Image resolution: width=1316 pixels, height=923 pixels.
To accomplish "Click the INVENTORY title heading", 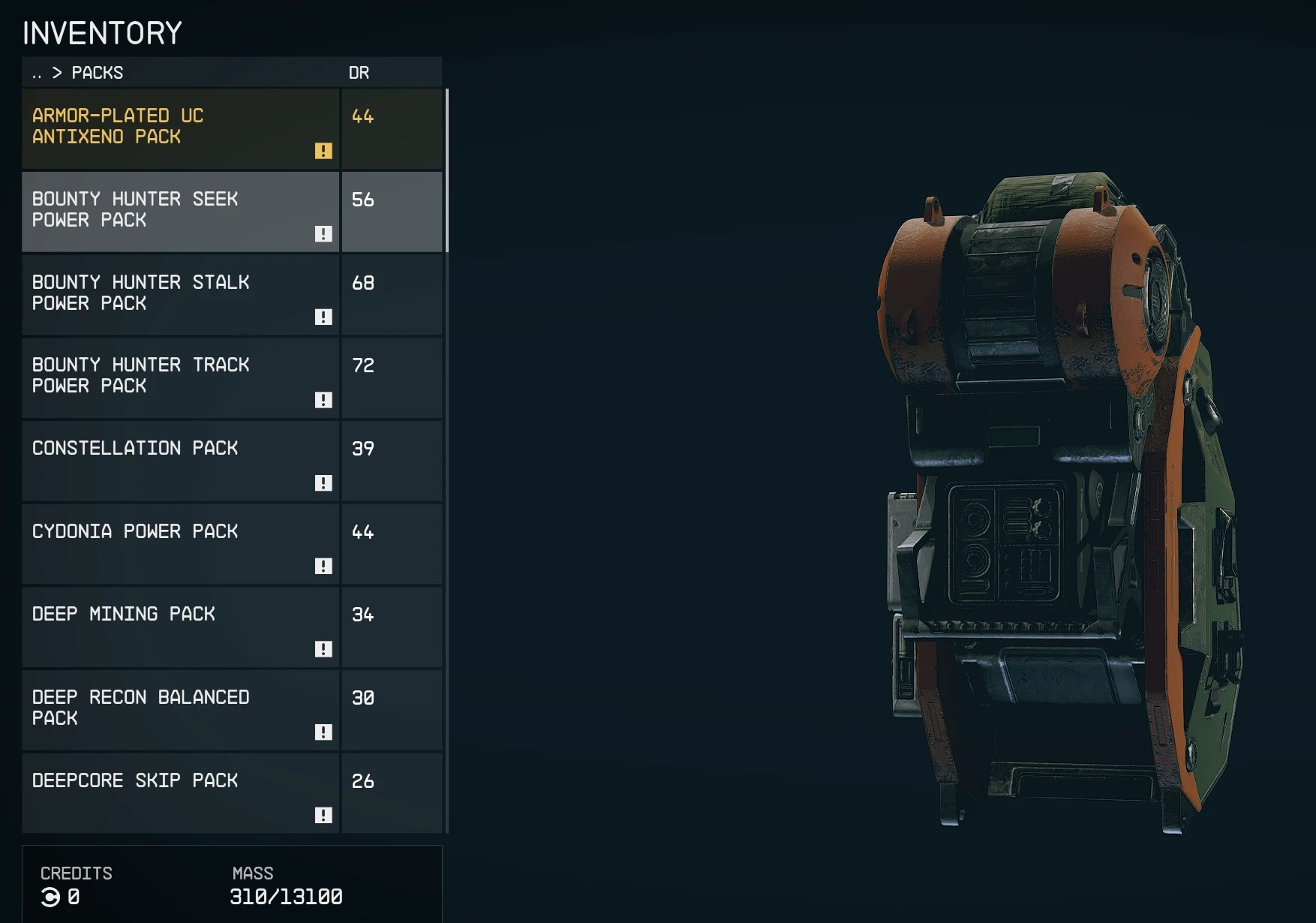I will pos(102,33).
